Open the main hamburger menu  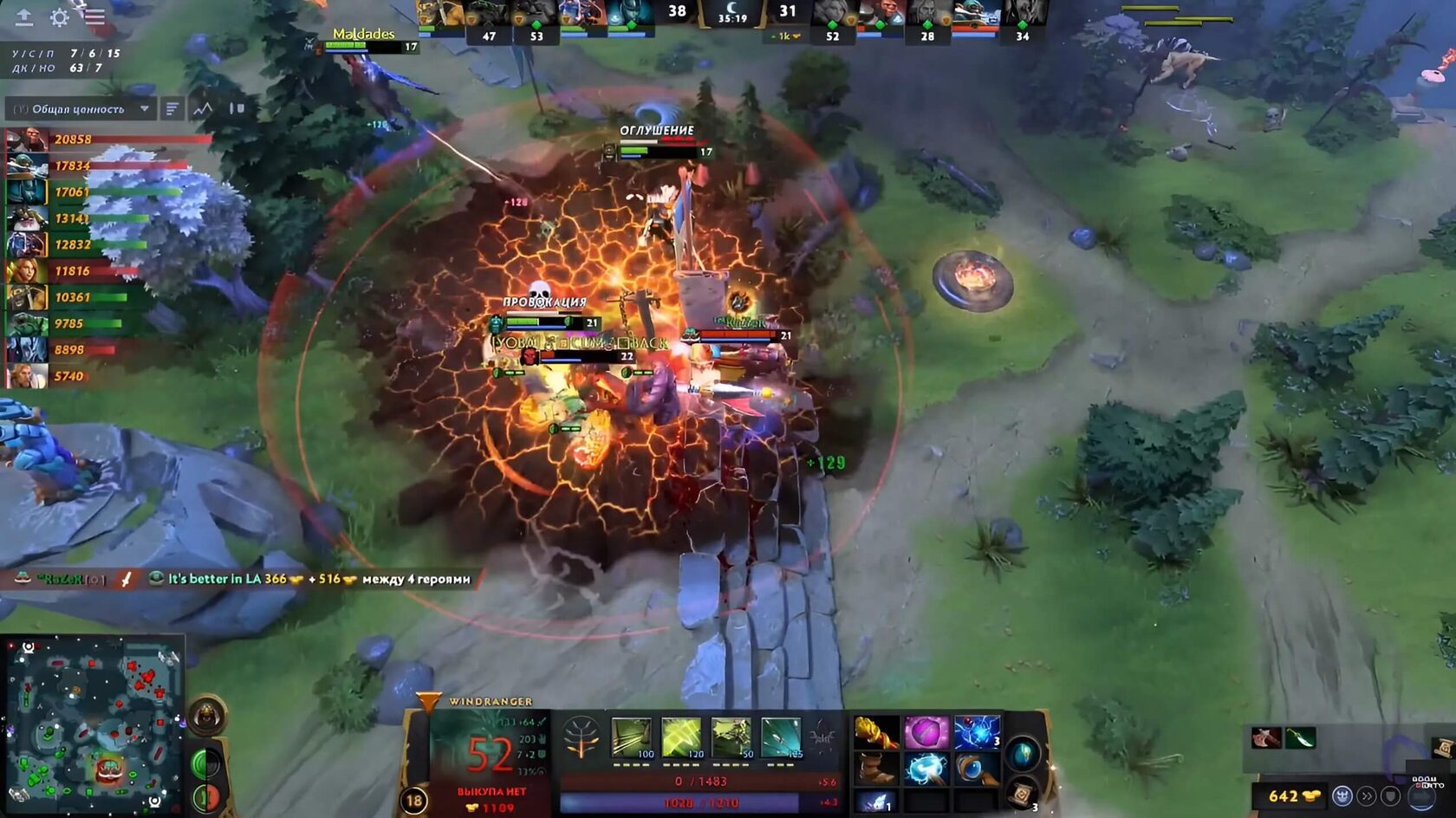(94, 16)
